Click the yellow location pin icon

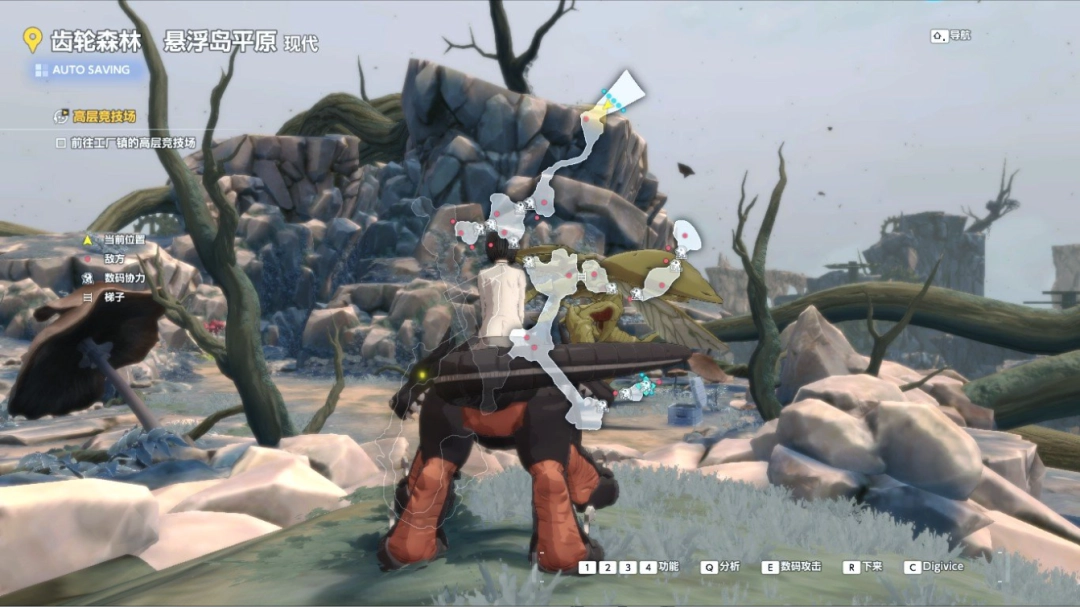pos(32,41)
